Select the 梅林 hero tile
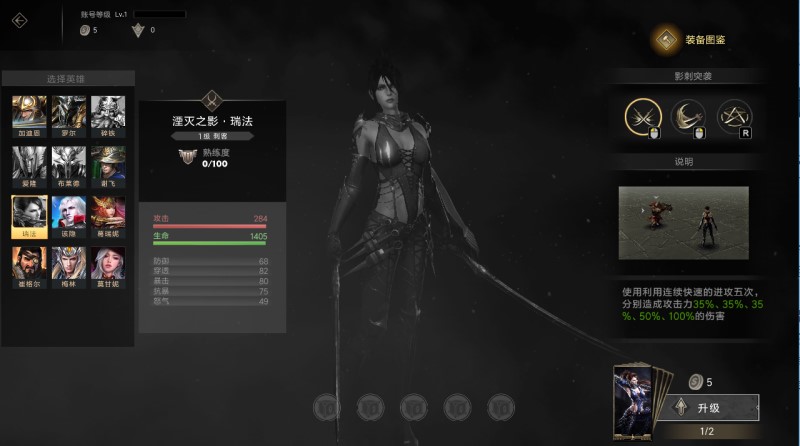The width and height of the screenshot is (800, 446). click(x=69, y=264)
